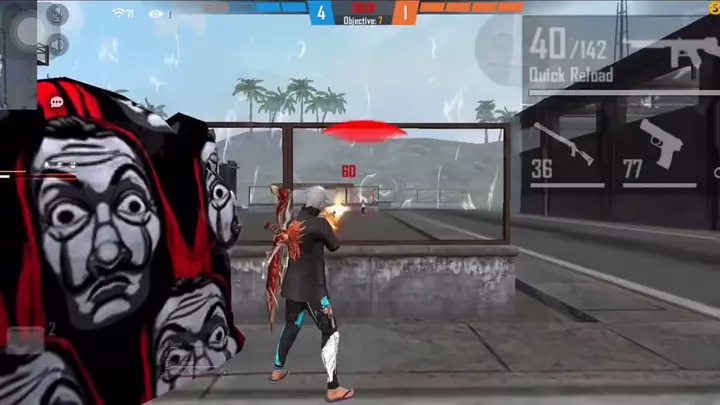Switch to the pistol weapon slot
The height and width of the screenshot is (405, 720).
coord(658,152)
